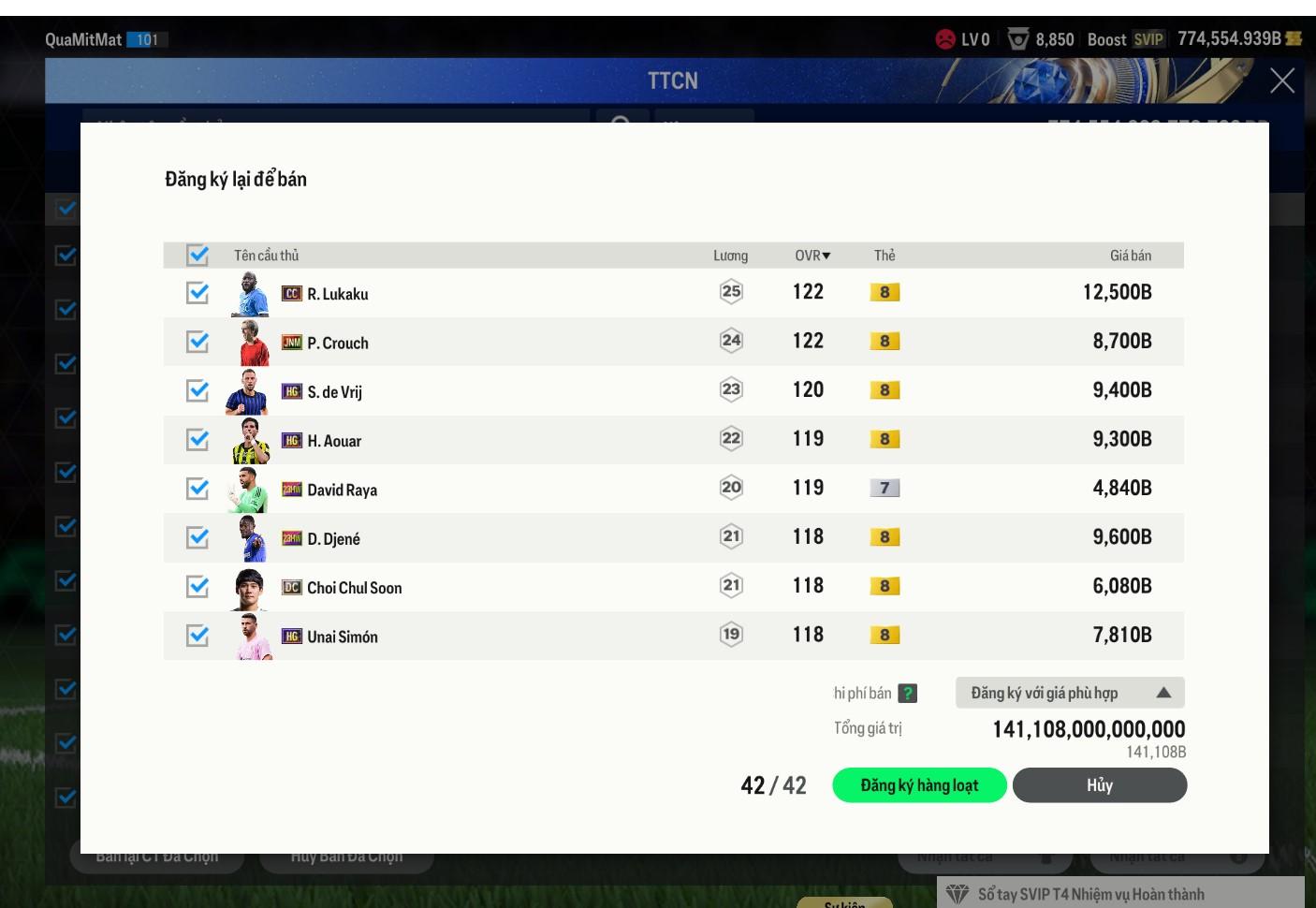Deselect S. de Vrij's checkbox
Image resolution: width=1316 pixels, height=908 pixels.
pos(197,390)
